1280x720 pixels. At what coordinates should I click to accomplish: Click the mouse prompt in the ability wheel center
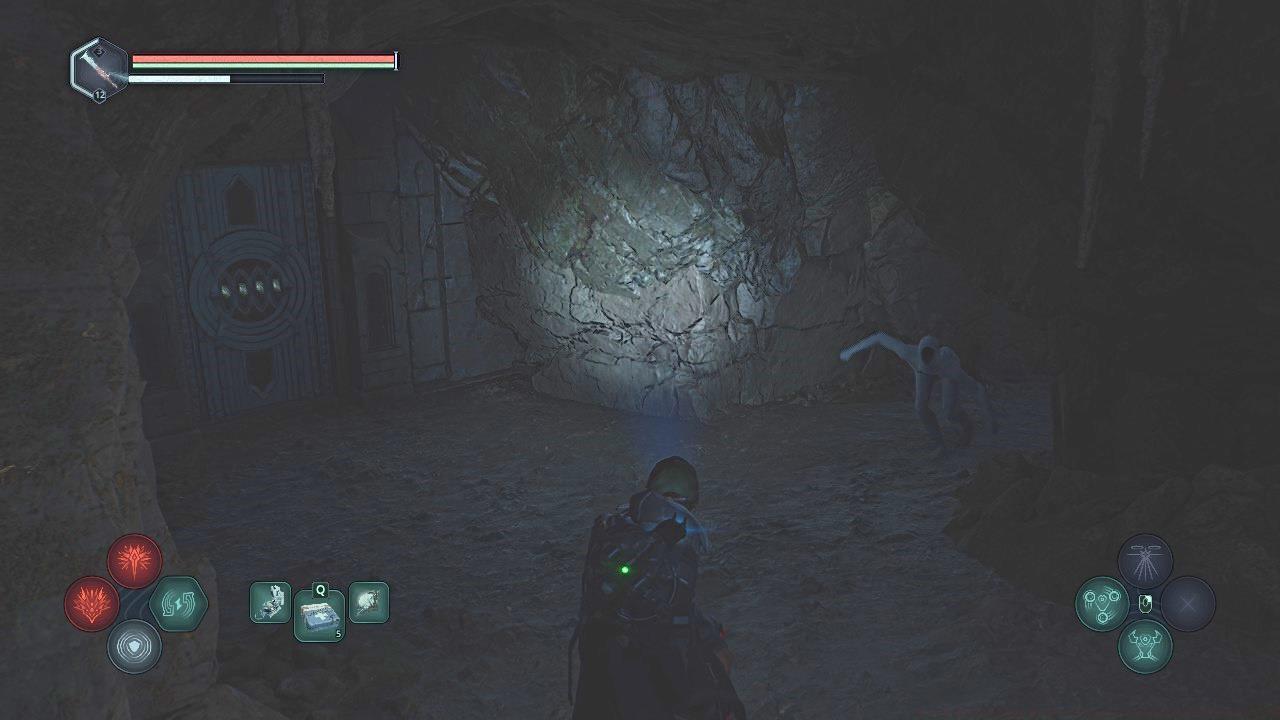tap(1146, 602)
